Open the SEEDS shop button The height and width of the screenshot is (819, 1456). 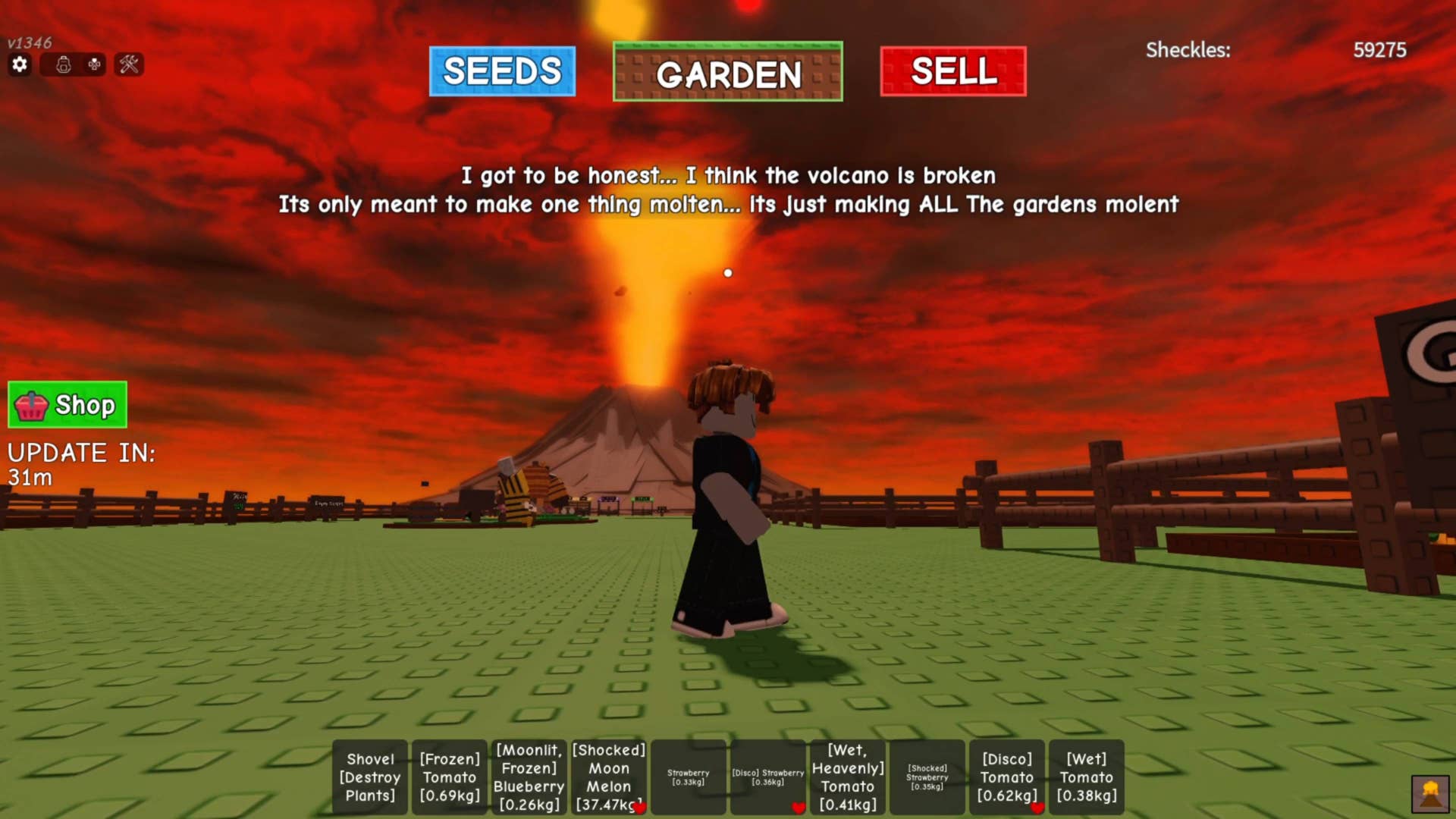click(502, 71)
